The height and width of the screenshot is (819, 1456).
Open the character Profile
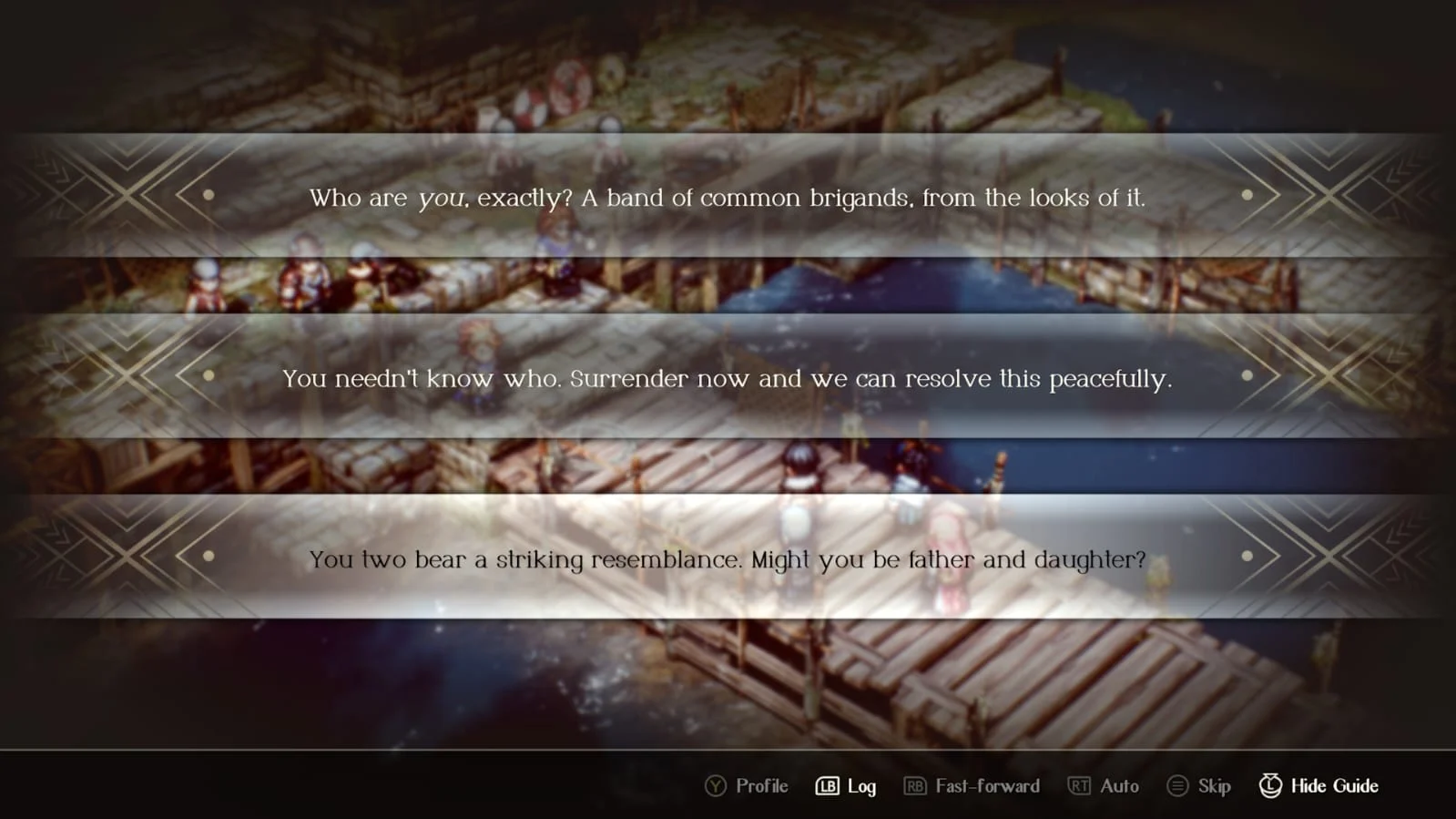pos(747,785)
